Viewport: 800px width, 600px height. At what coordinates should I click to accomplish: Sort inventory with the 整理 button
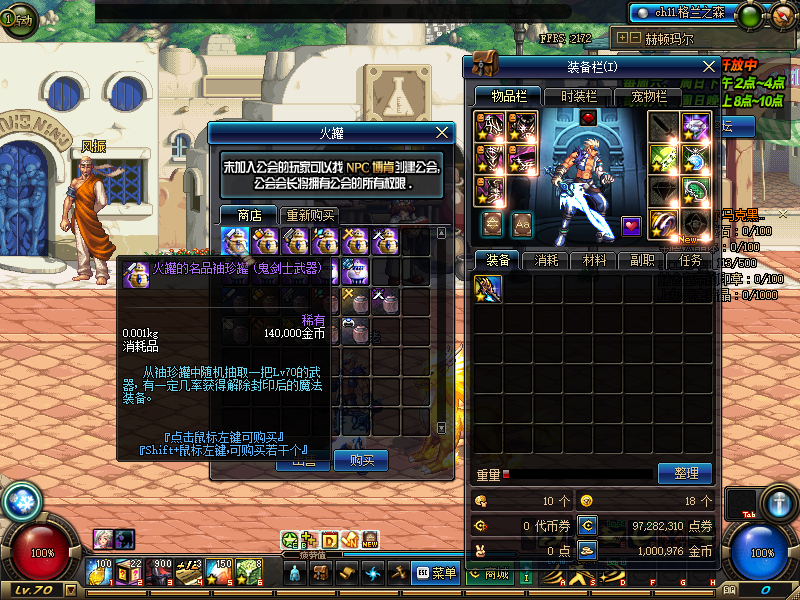[x=685, y=472]
